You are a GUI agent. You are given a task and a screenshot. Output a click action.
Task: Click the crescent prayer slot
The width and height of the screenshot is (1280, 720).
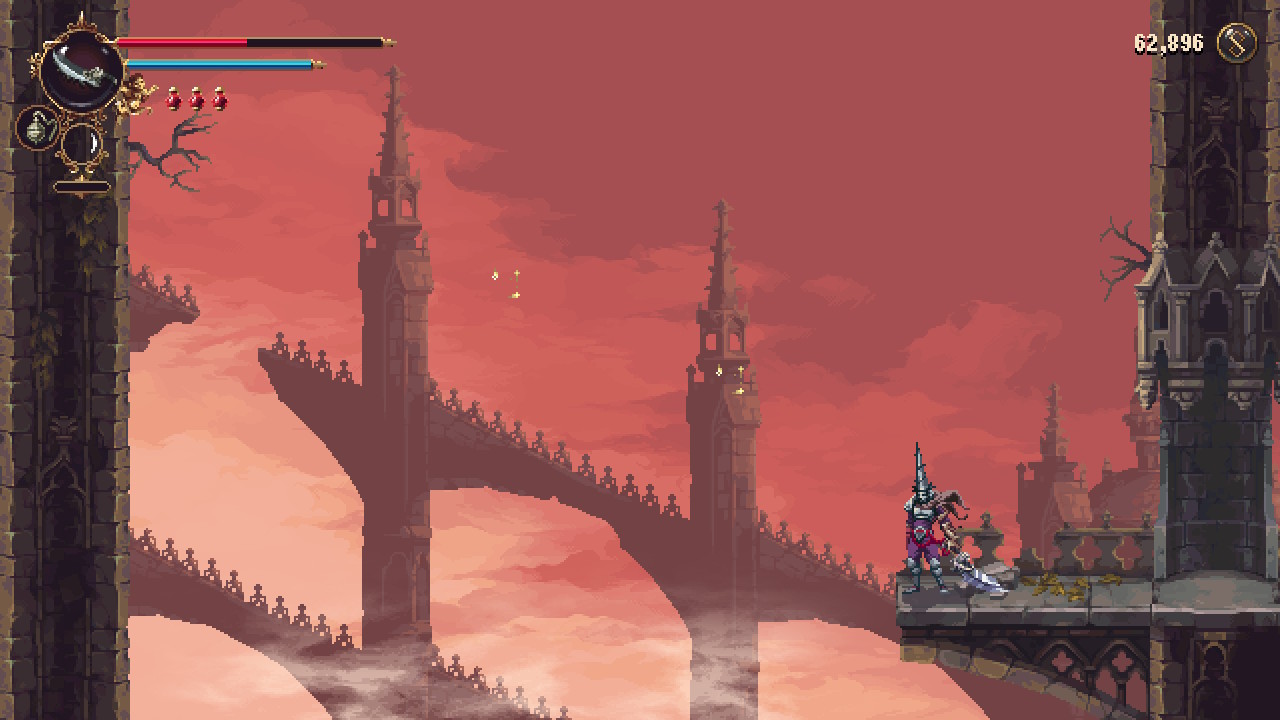[82, 146]
